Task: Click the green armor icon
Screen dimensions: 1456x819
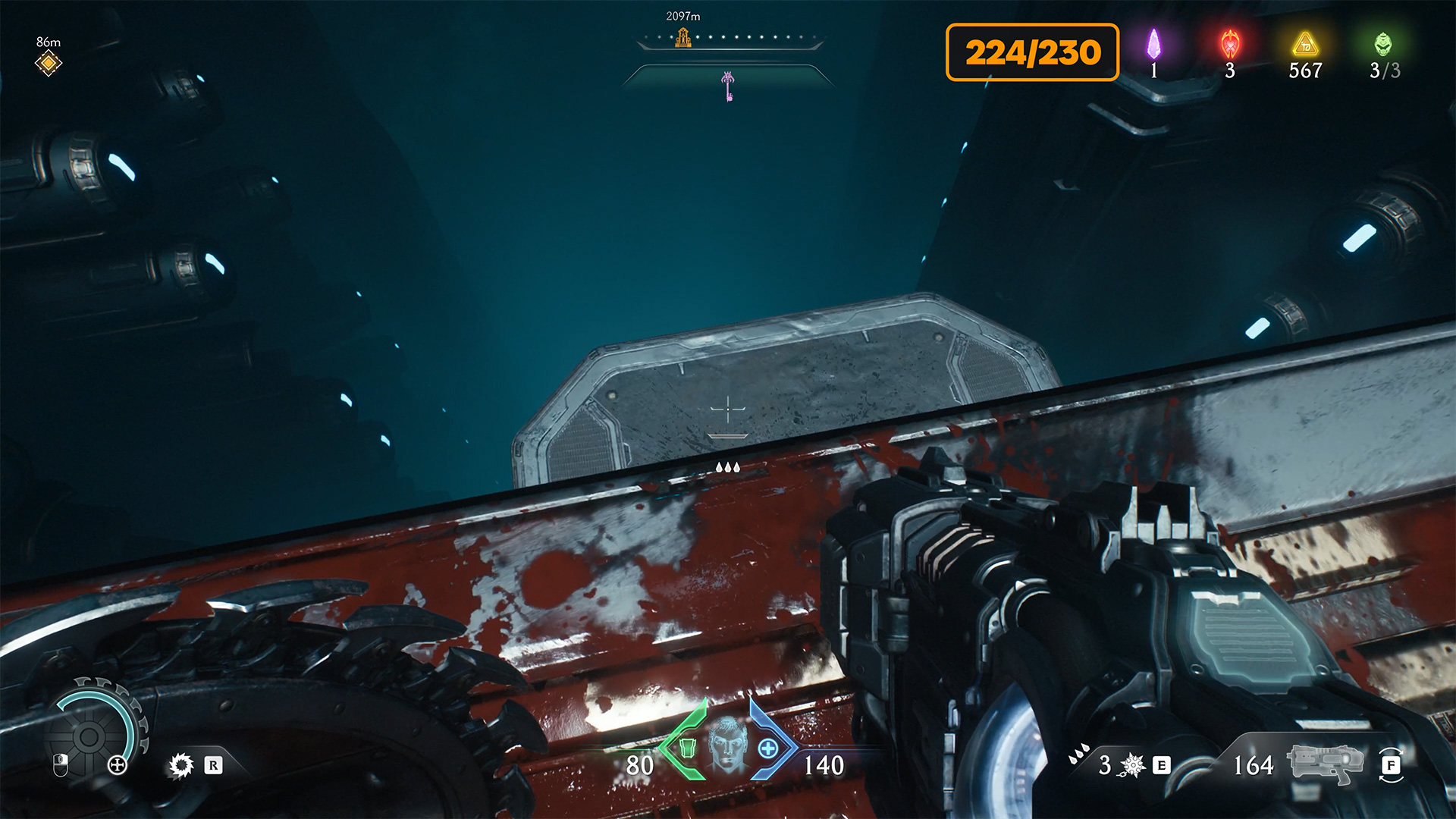Action: 687,748
